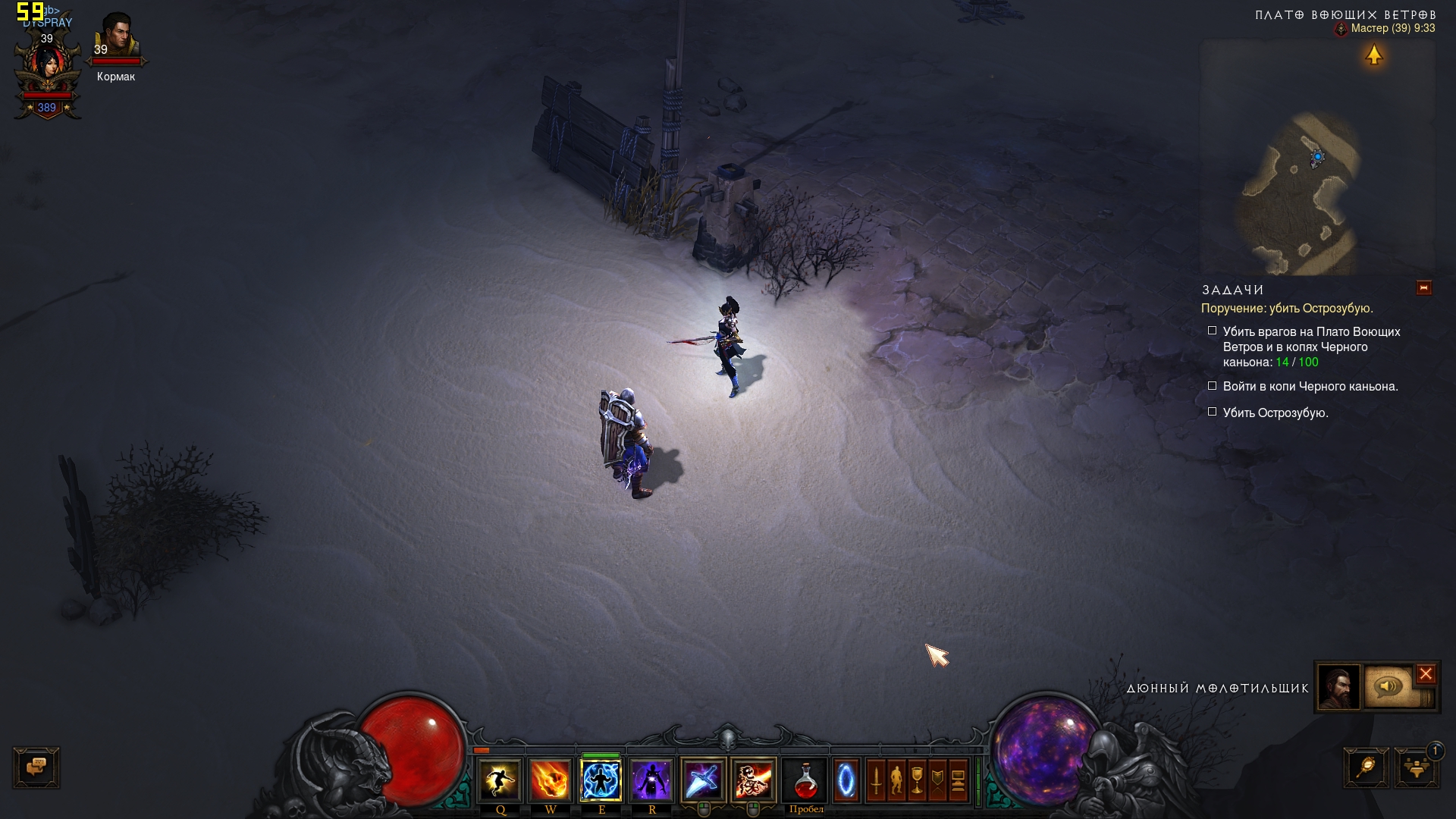The image size is (1456, 819).
Task: Open the skills menu with figure icon
Action: point(896,780)
